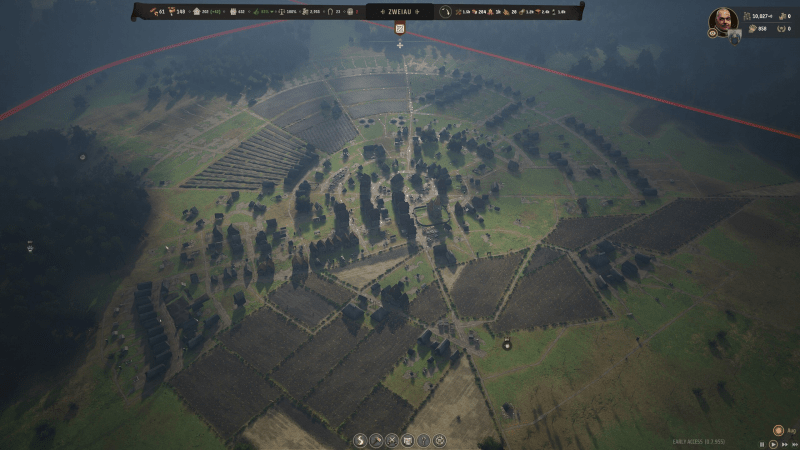Viewport: 800px width, 450px height.
Task: Open the crossed-swords army menu
Action: pos(391,440)
